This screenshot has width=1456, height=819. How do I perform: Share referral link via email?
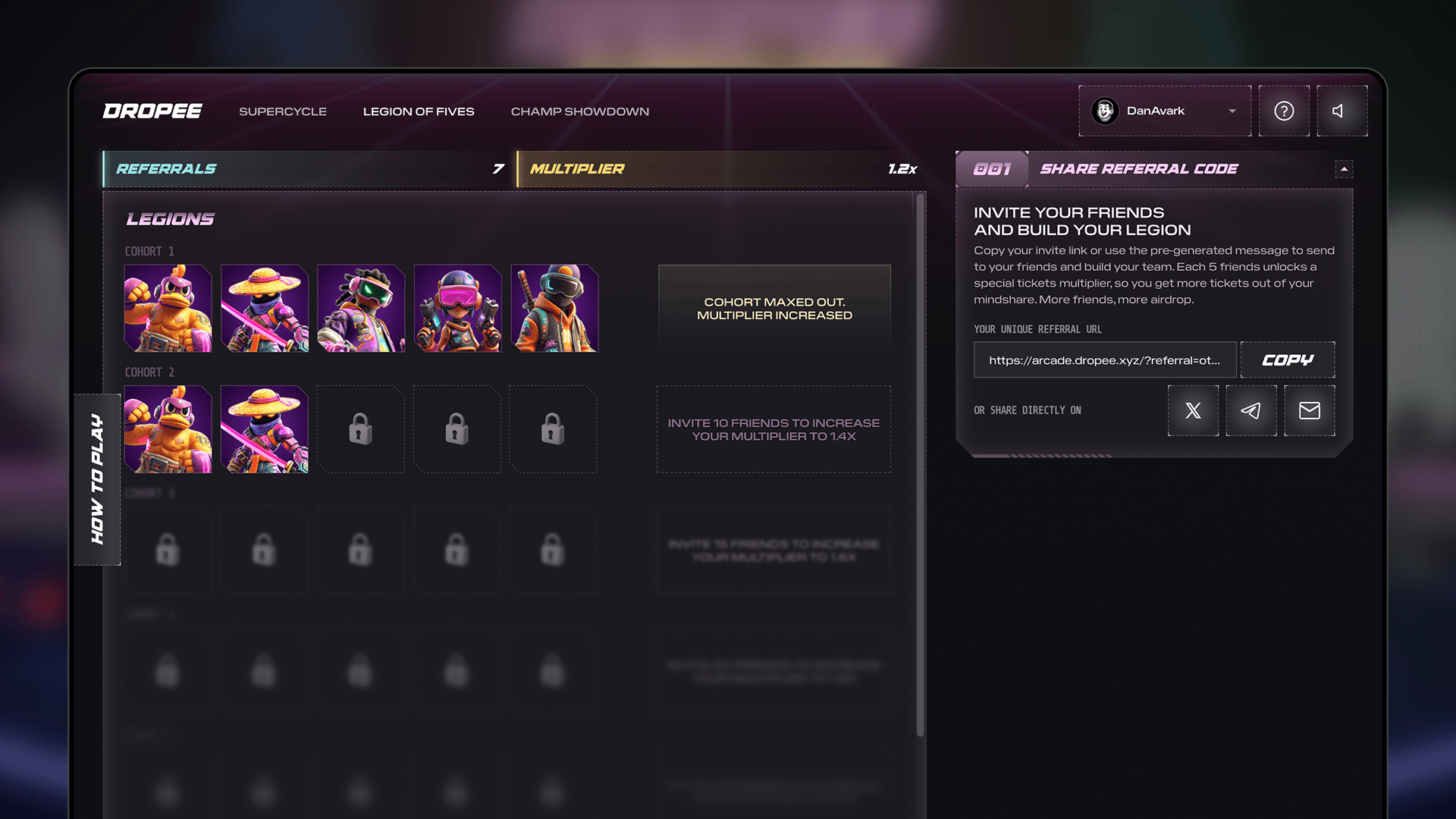pos(1309,410)
